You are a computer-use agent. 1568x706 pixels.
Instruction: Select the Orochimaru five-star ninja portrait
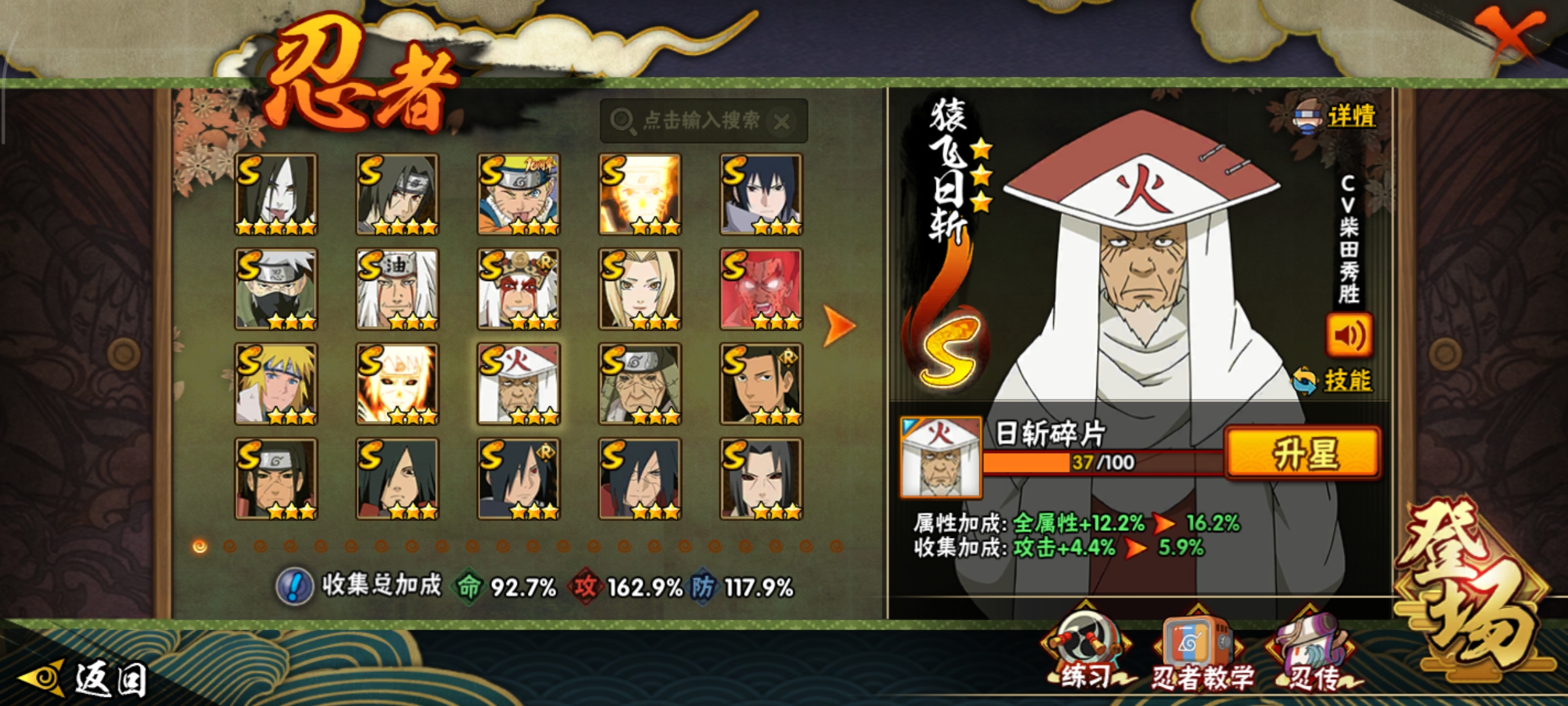click(x=276, y=194)
